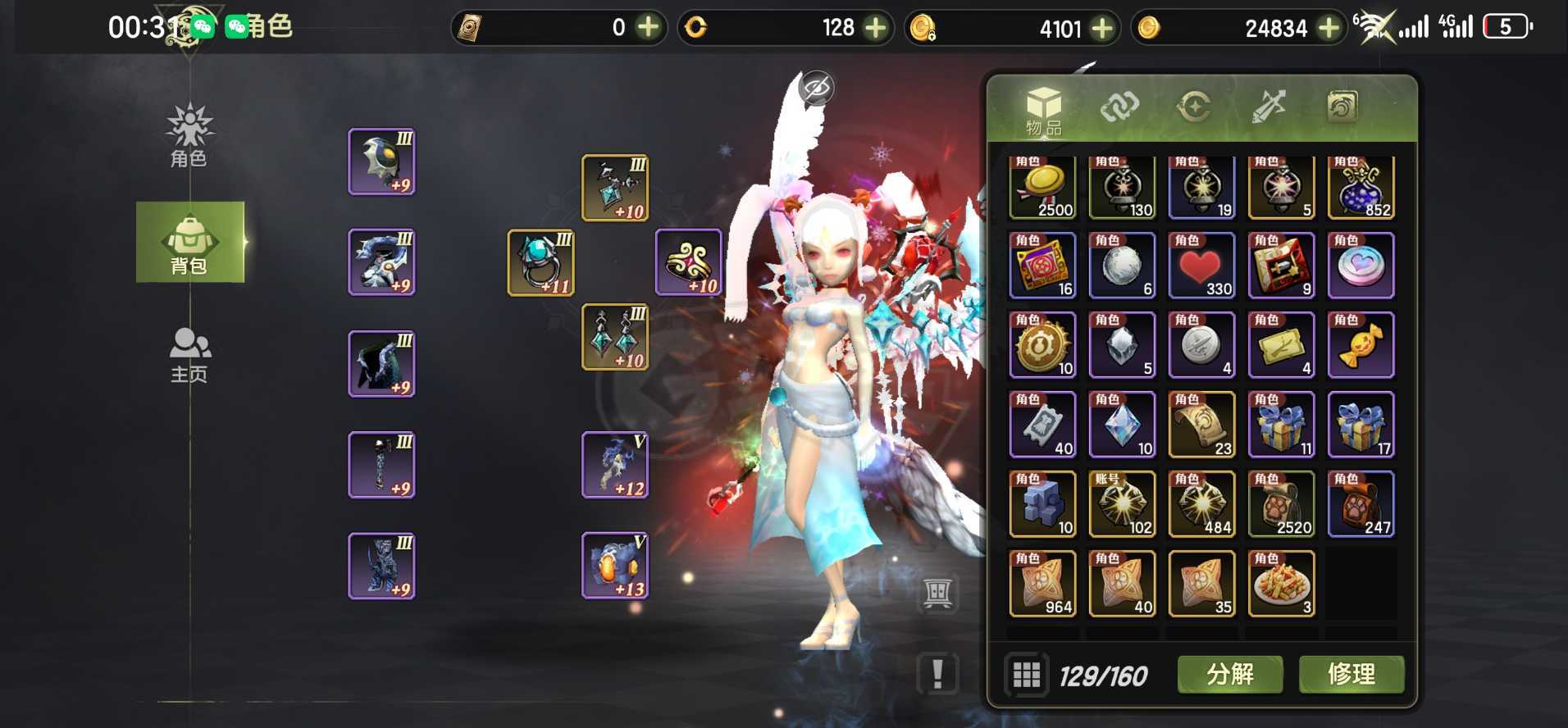Screen dimensions: 1568x728
Task: Tap the 分解 dismantle button
Action: click(x=1229, y=675)
